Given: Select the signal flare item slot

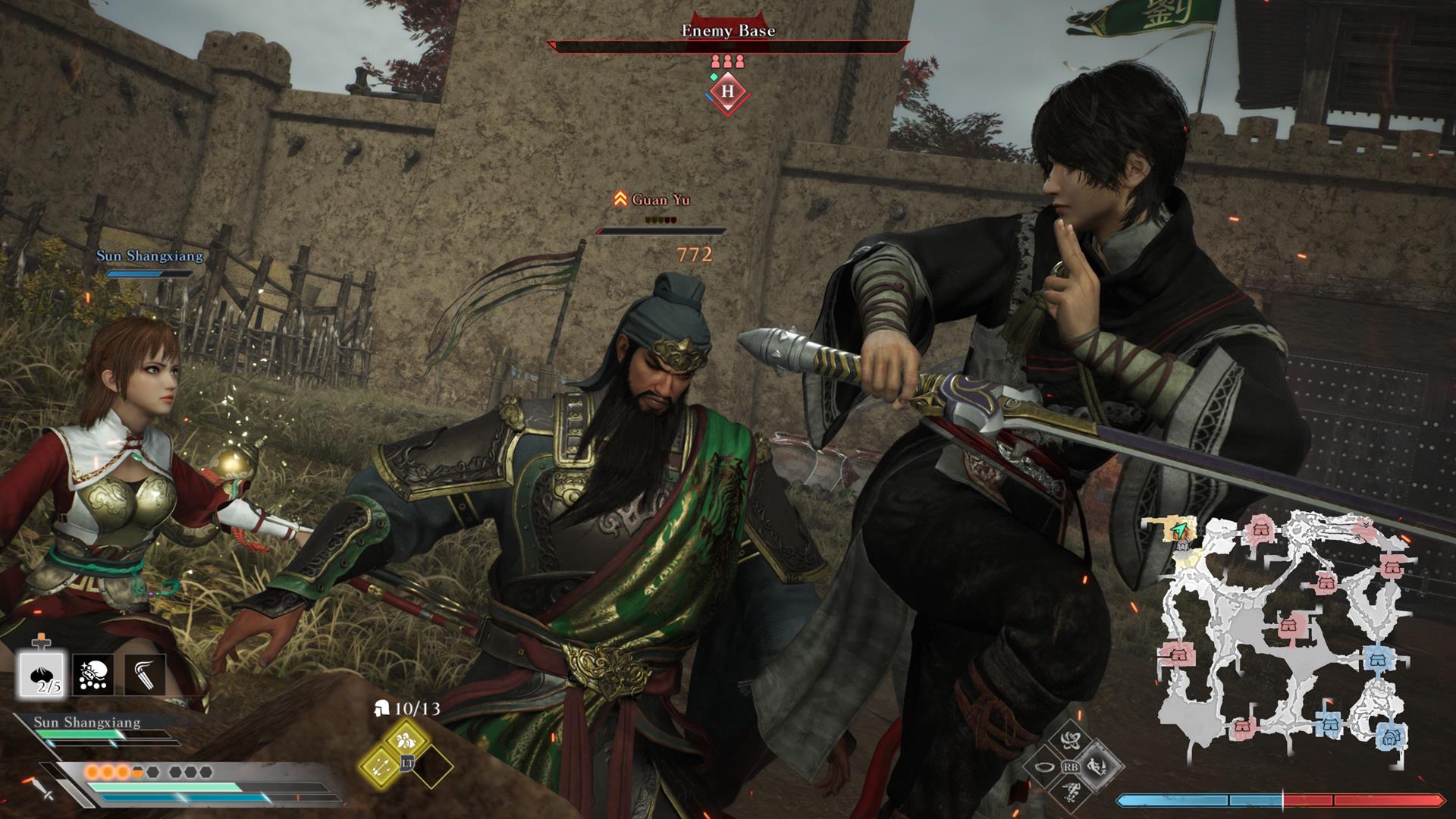Looking at the screenshot, I should tap(144, 673).
